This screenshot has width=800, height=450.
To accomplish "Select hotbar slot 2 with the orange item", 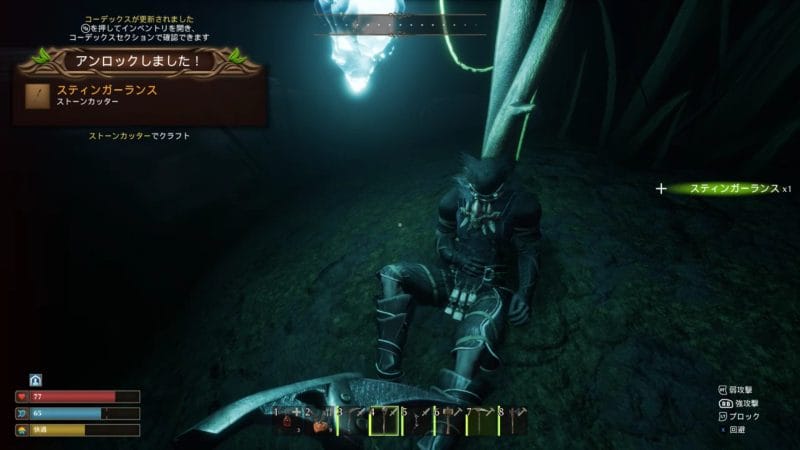I will 318,423.
